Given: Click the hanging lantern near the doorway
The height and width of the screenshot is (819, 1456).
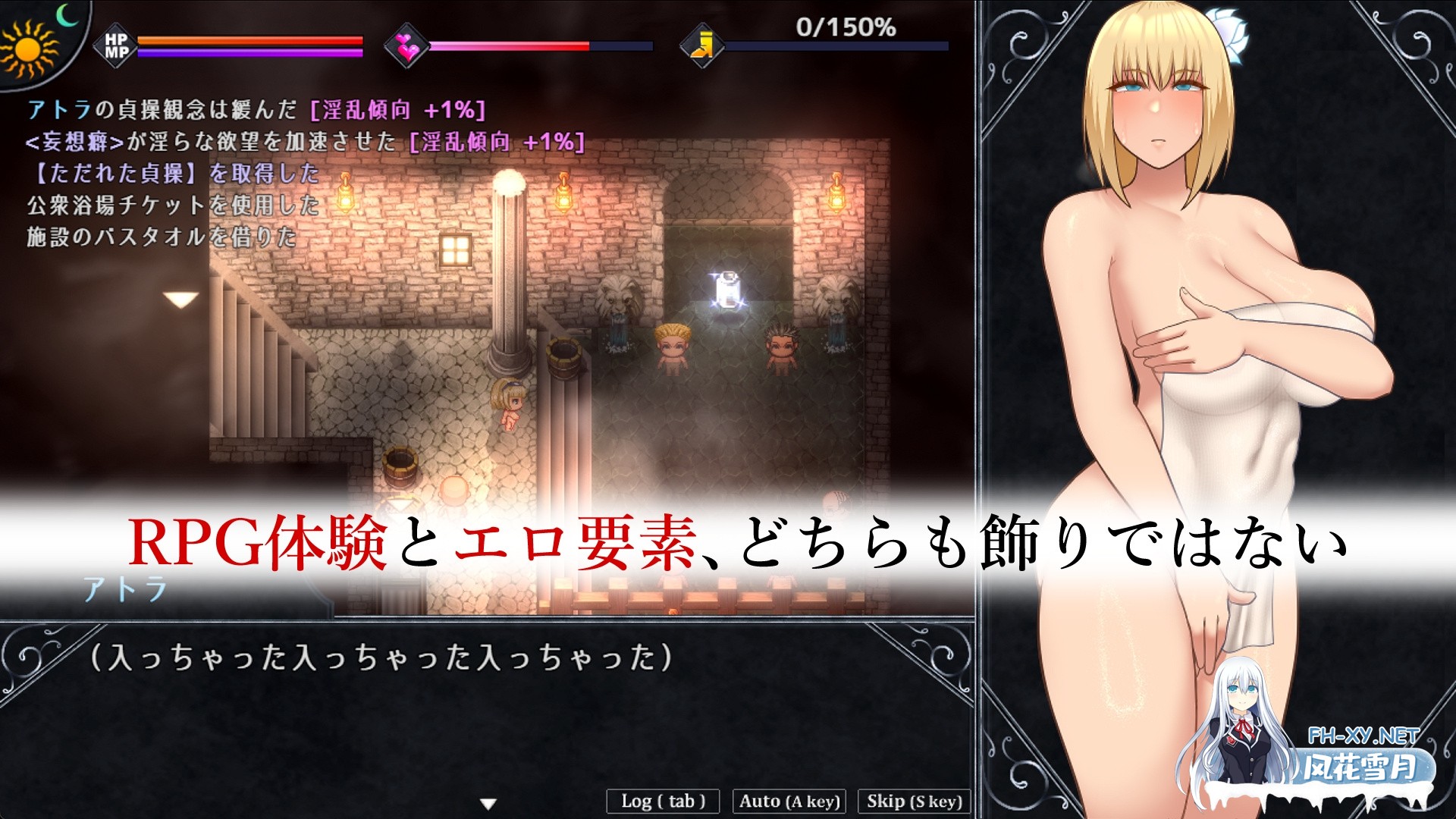Looking at the screenshot, I should click(x=837, y=199).
